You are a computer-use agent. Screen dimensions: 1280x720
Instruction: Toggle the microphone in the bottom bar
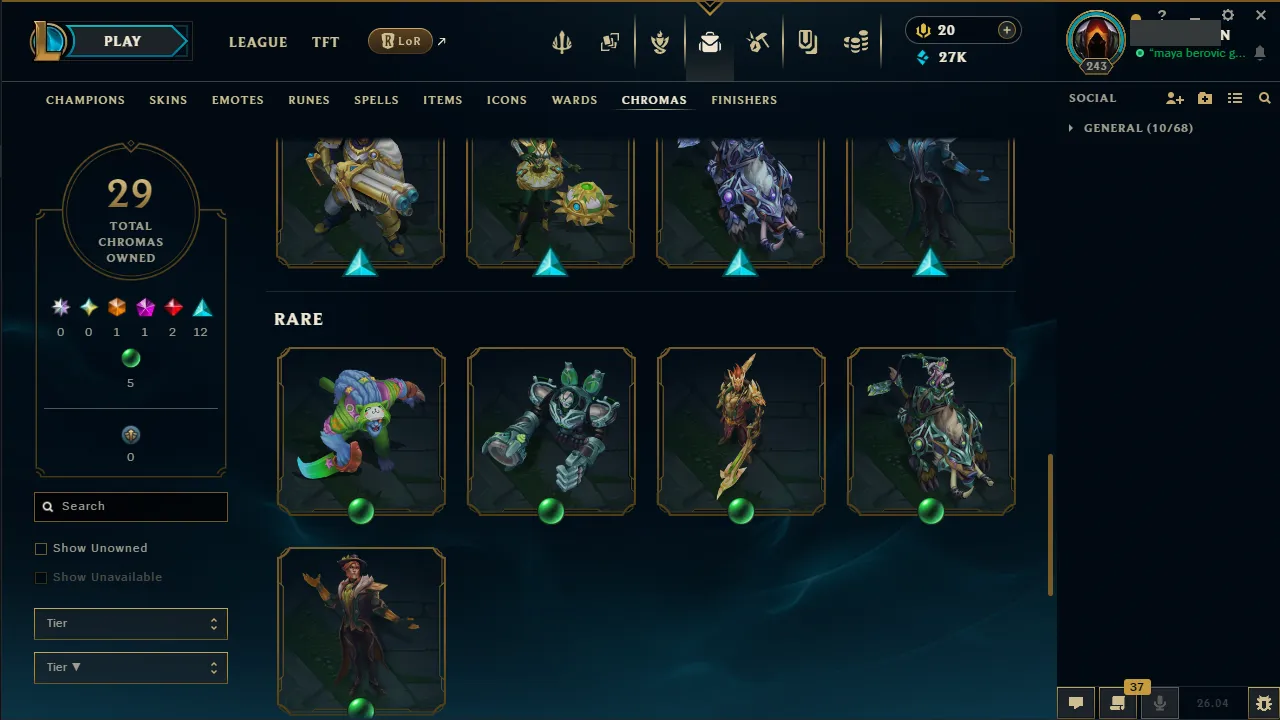[x=1159, y=703]
